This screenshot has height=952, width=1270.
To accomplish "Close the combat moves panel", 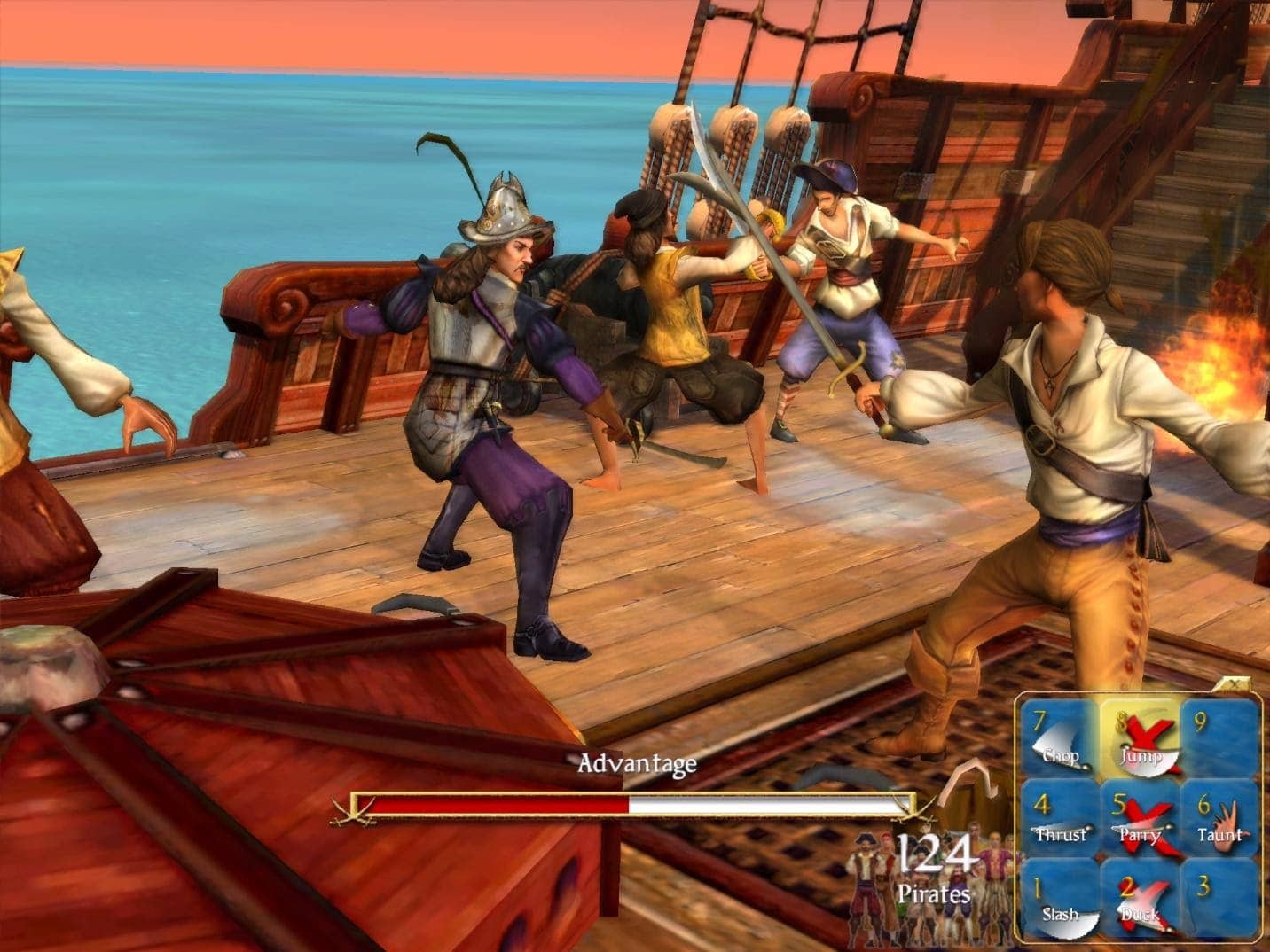I will pos(1236,683).
